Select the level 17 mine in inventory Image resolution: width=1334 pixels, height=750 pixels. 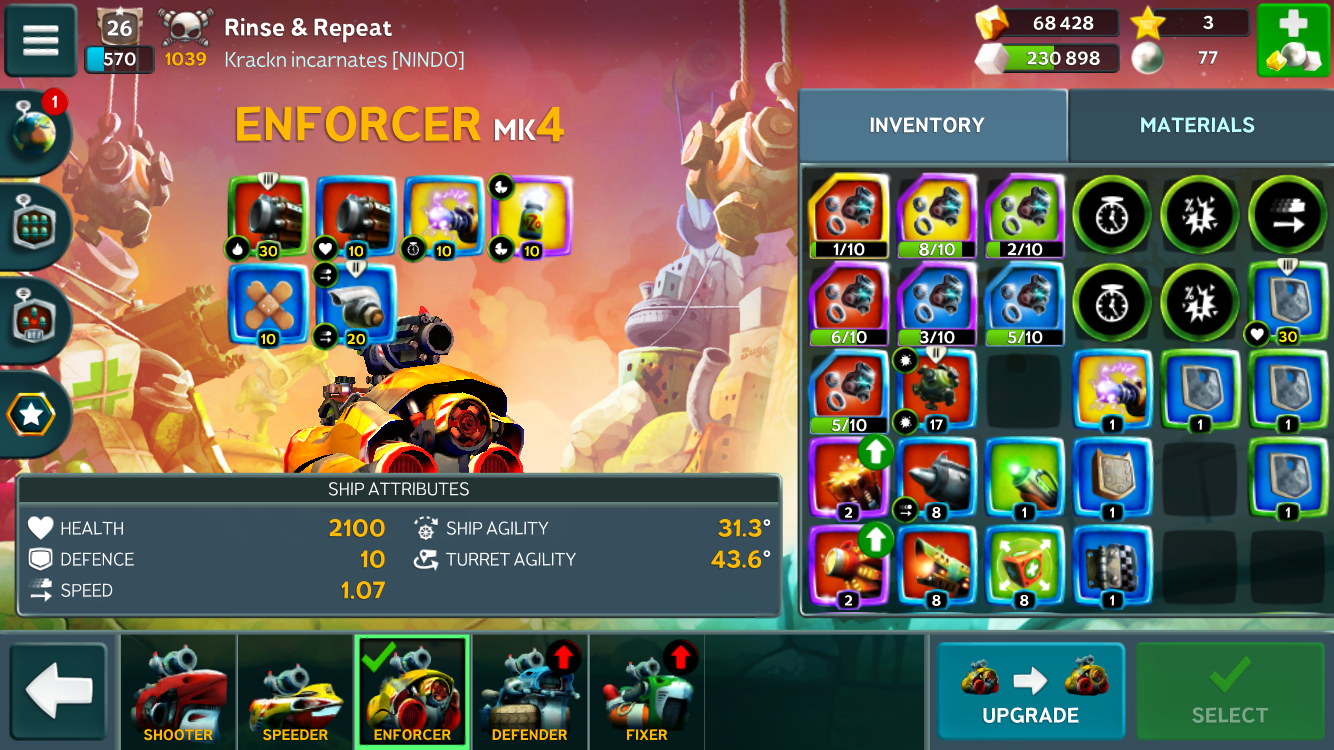point(936,391)
